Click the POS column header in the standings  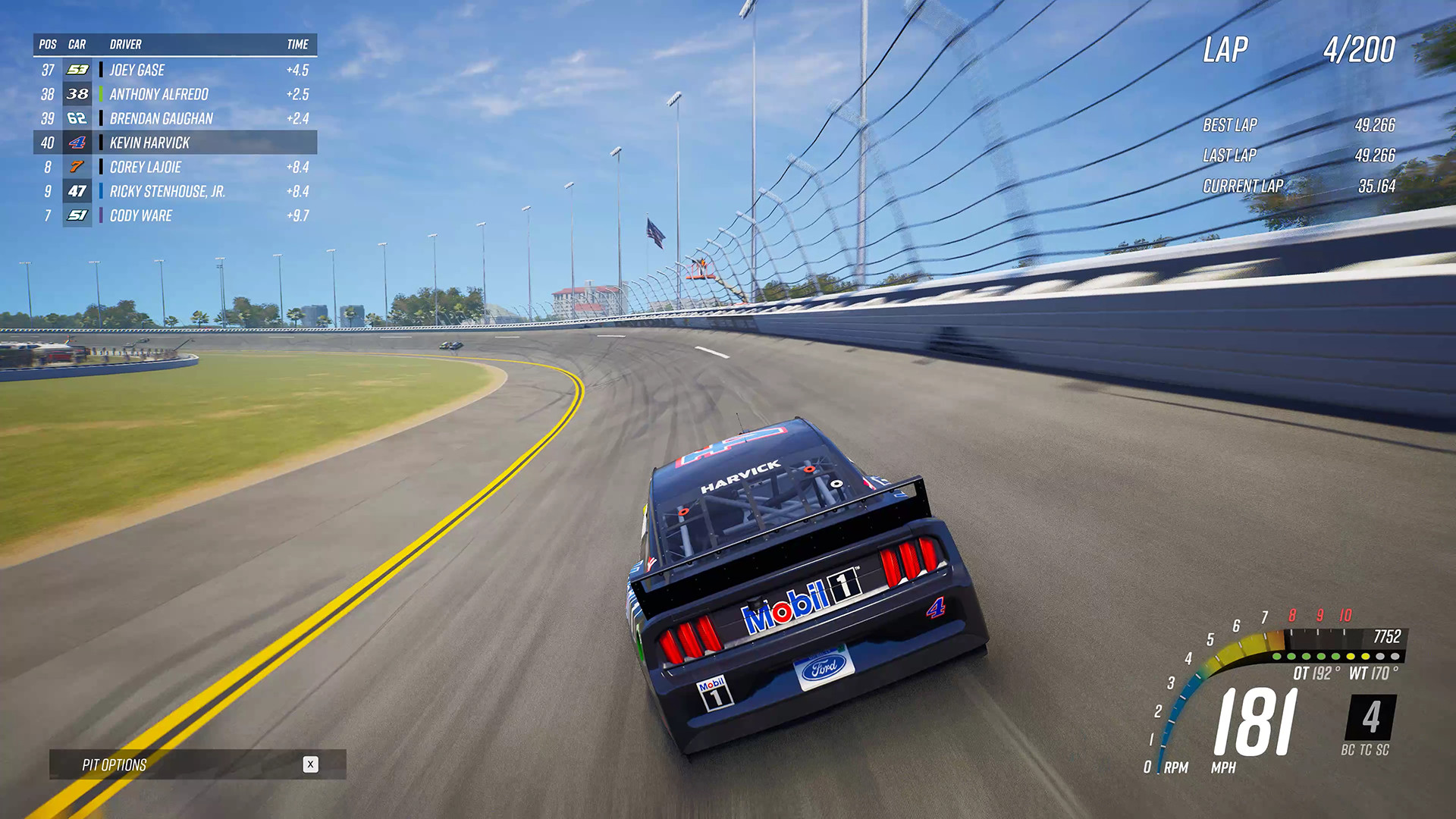click(47, 44)
